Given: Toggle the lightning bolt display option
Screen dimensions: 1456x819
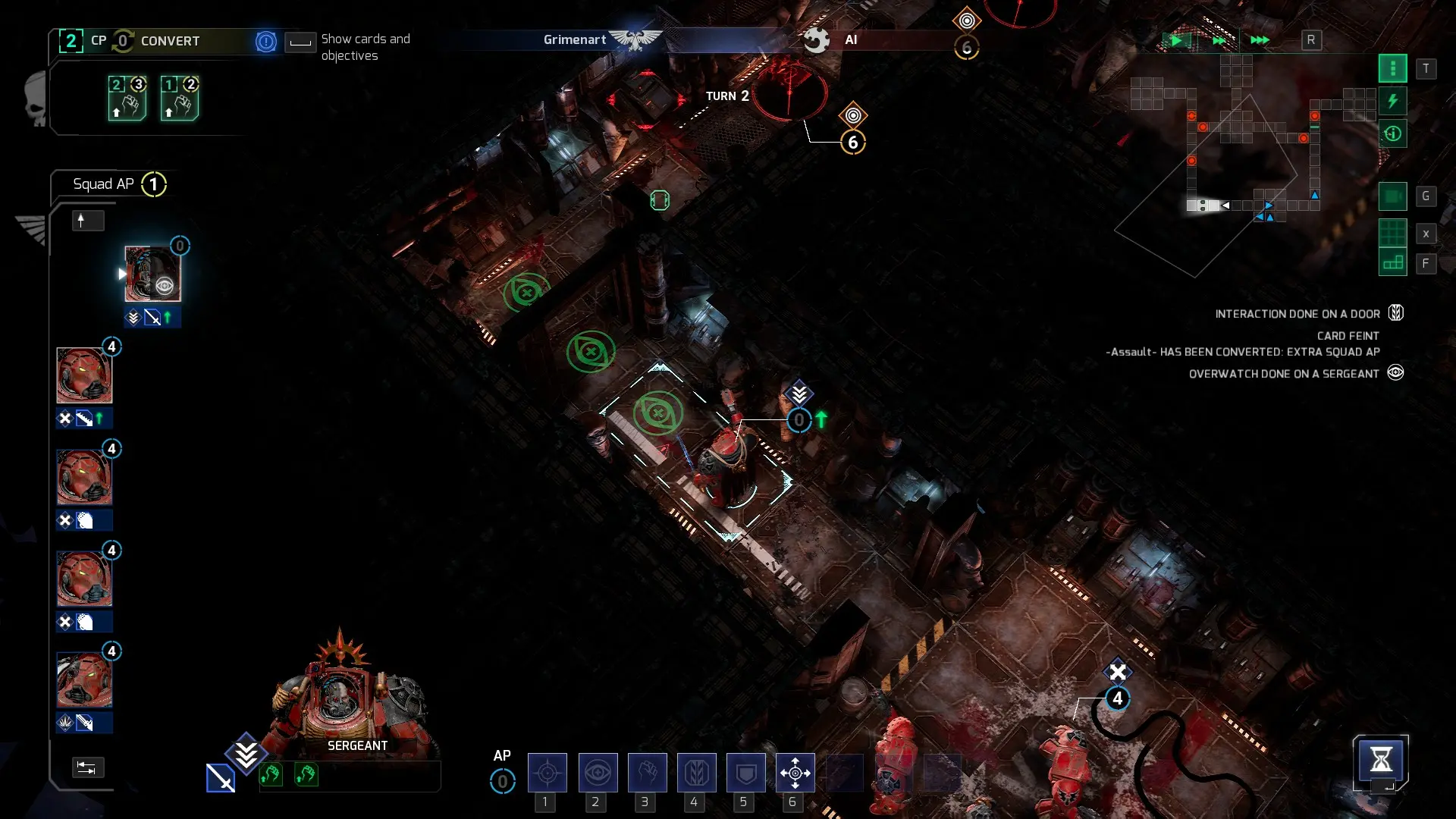Looking at the screenshot, I should coord(1392,101).
